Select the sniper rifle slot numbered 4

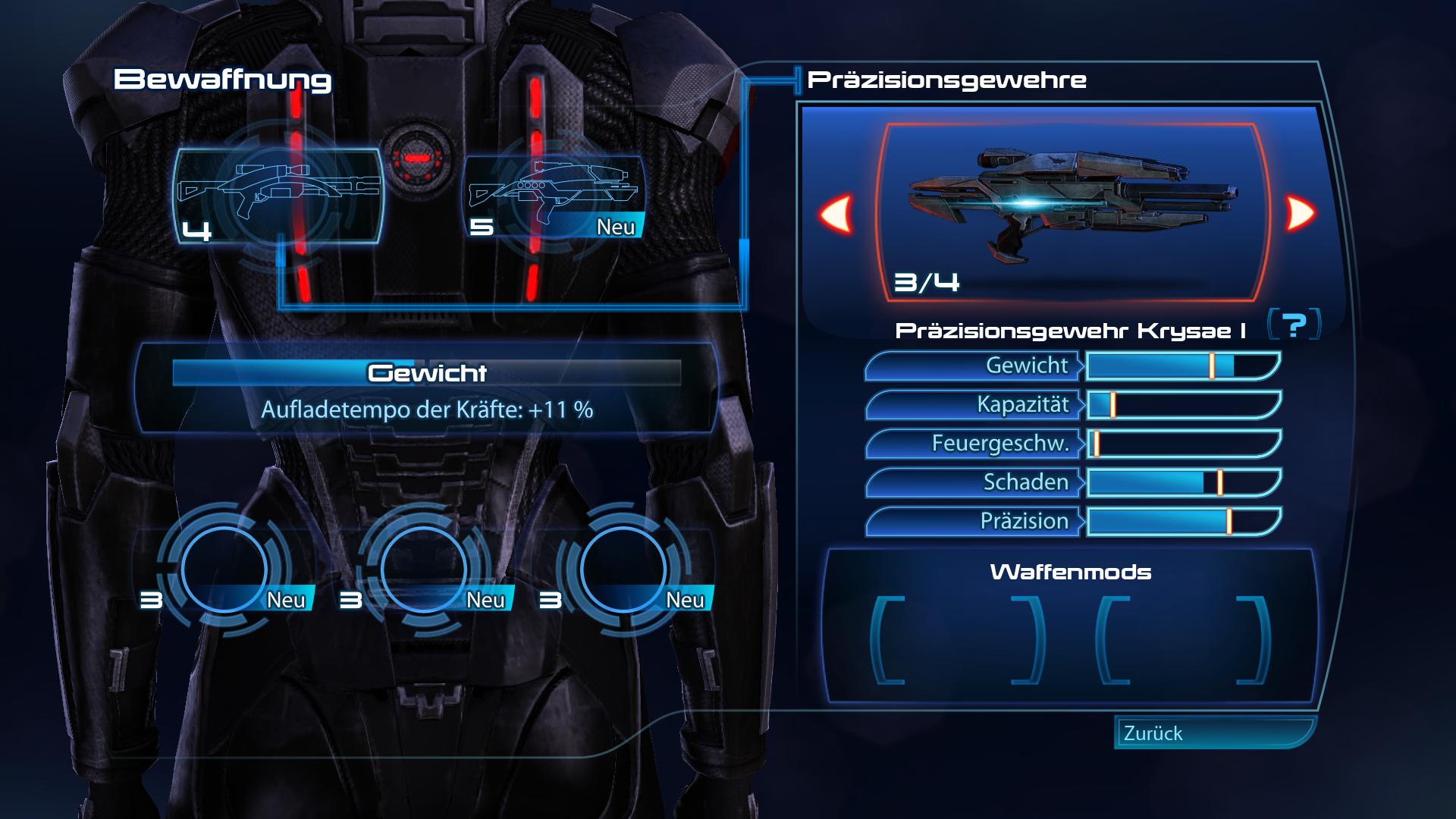[278, 196]
